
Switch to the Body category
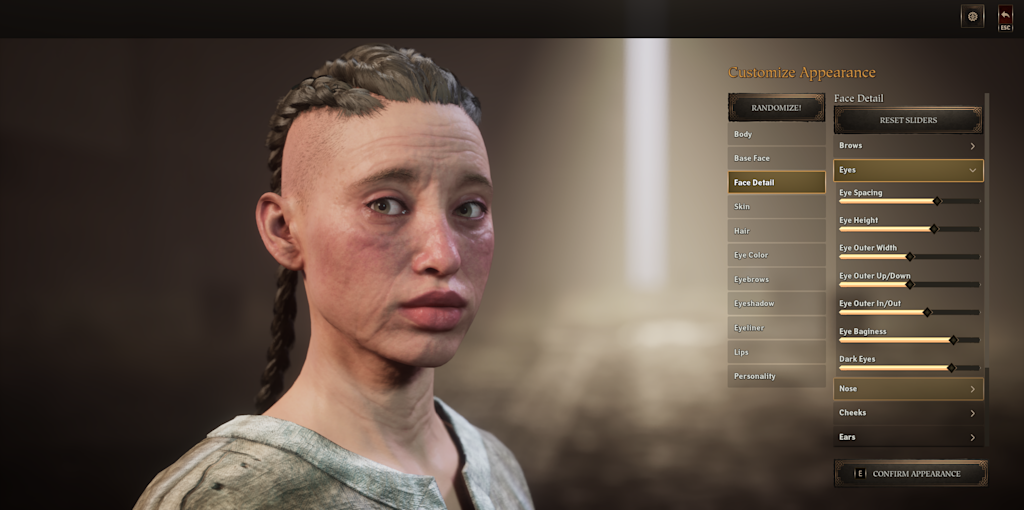[x=776, y=134]
